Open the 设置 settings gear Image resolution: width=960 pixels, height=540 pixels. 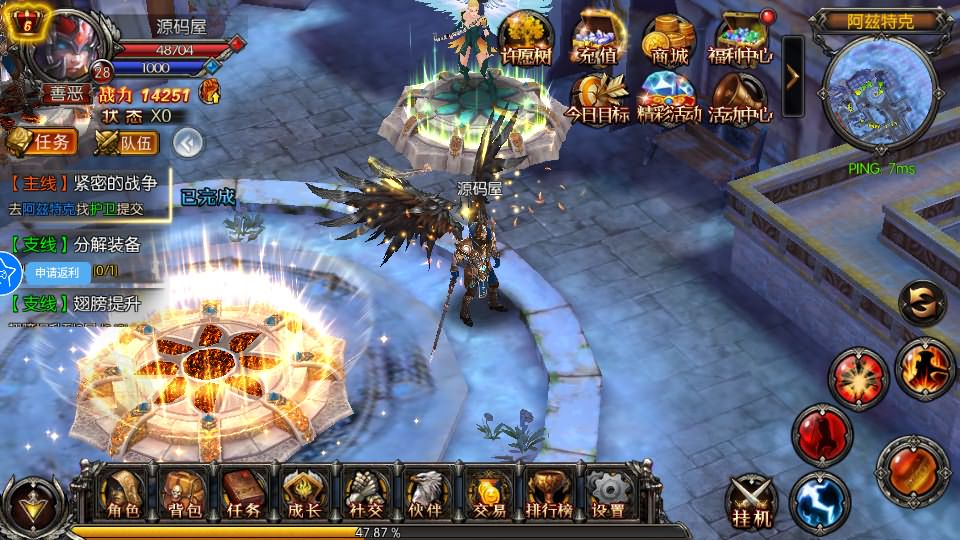pos(608,495)
